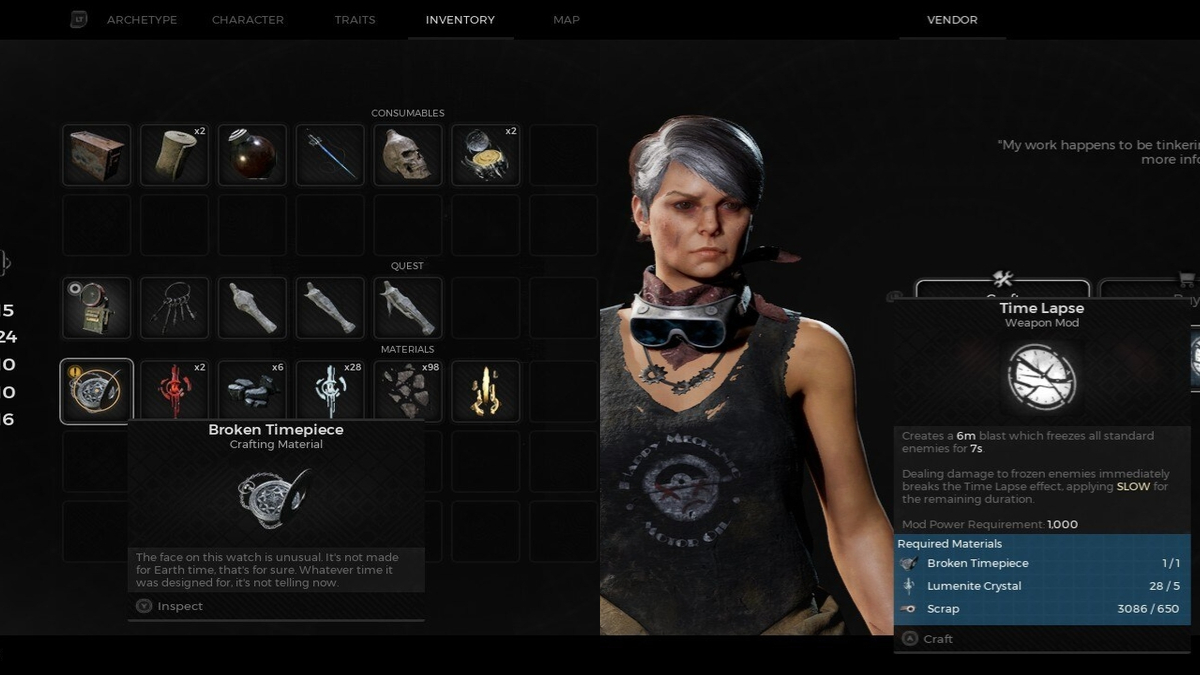Viewport: 1200px width, 675px height.
Task: Open the Map tab
Action: (x=566, y=20)
